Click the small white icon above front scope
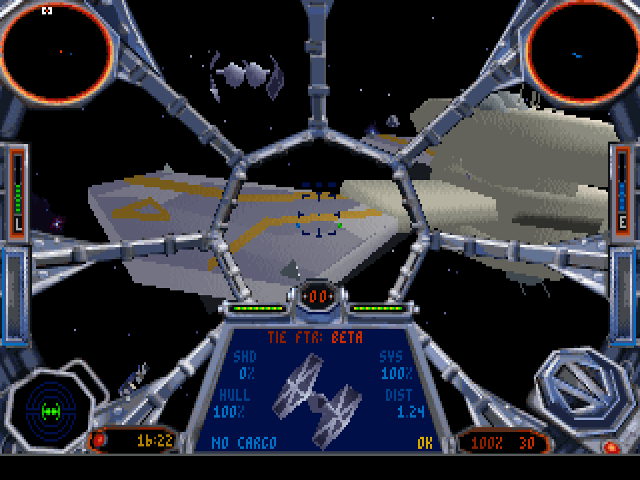640x480 pixels. 47,10
